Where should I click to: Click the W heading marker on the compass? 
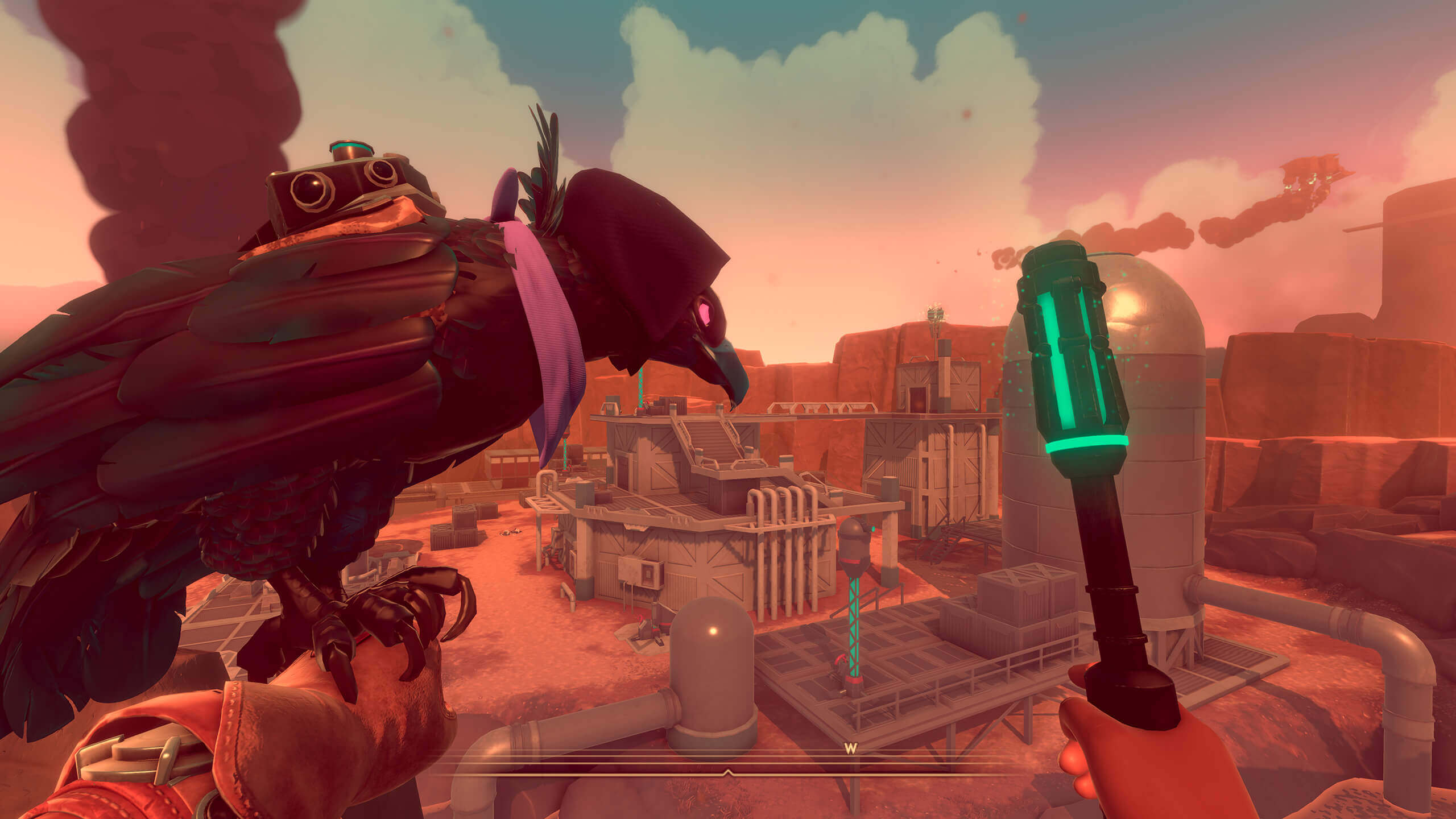coord(850,749)
